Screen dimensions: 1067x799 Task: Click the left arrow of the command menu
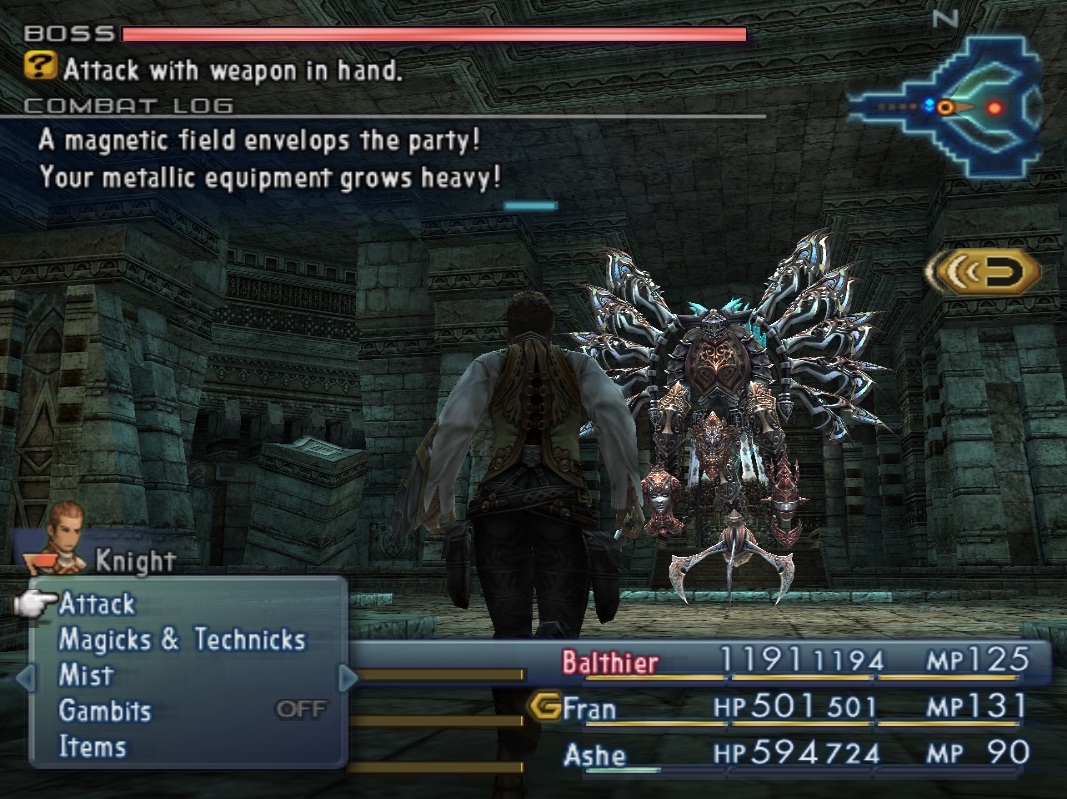pos(26,679)
